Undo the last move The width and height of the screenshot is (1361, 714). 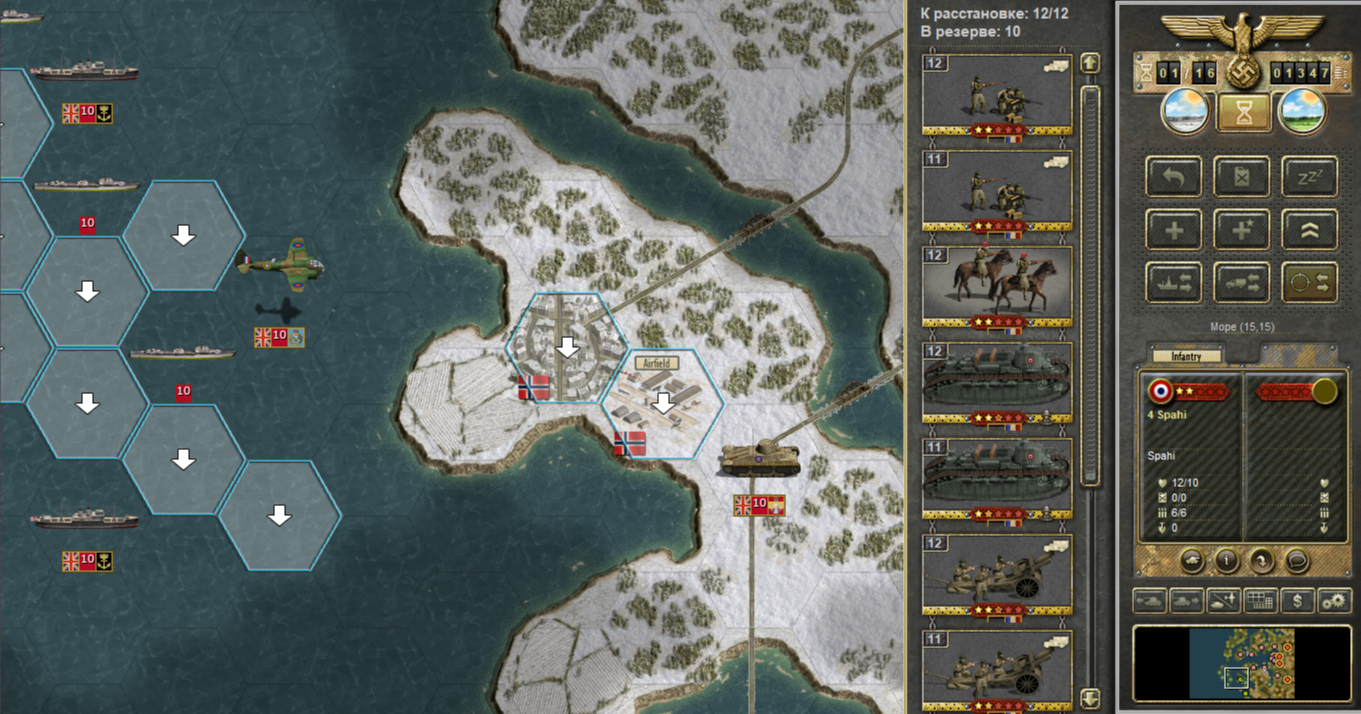click(x=1174, y=178)
